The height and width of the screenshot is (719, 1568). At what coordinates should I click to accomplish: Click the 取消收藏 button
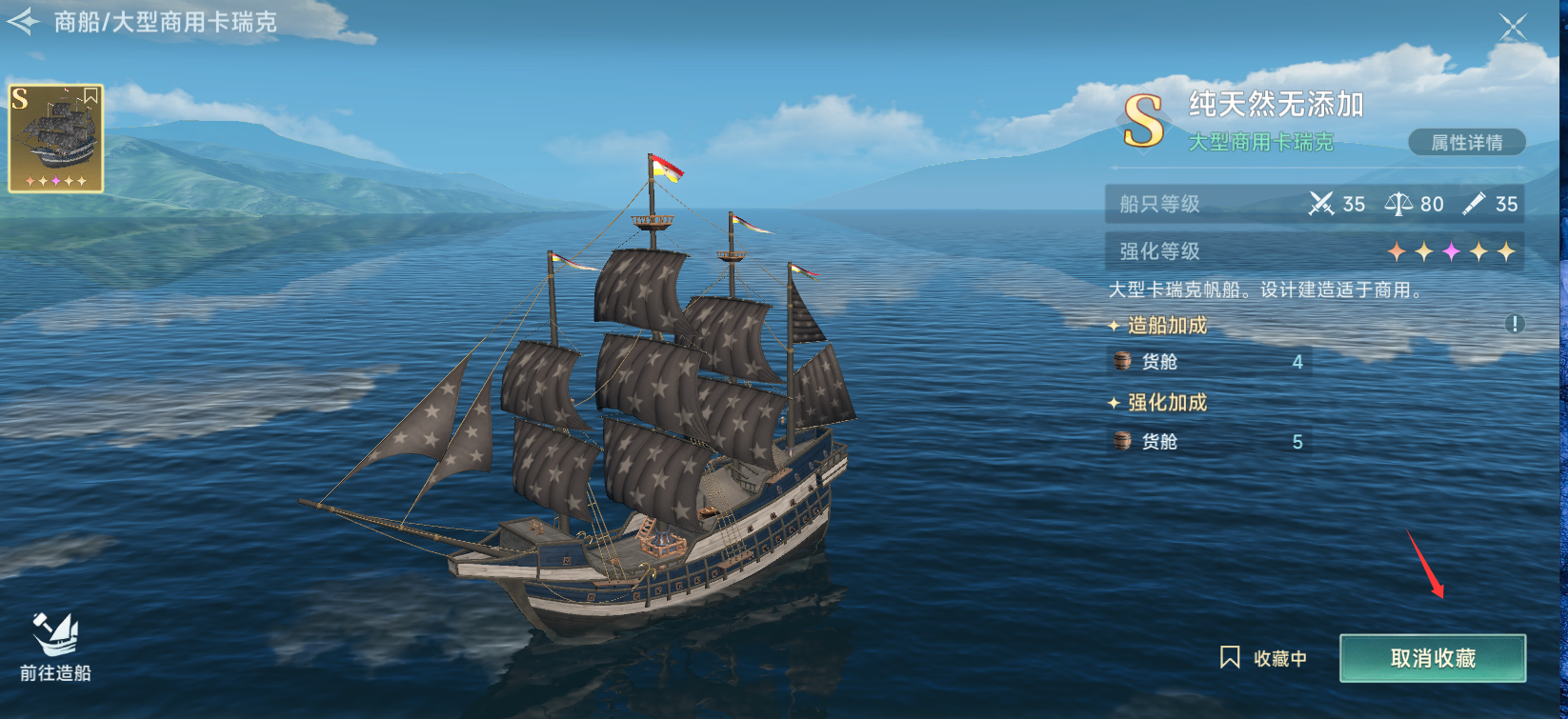pyautogui.click(x=1432, y=658)
